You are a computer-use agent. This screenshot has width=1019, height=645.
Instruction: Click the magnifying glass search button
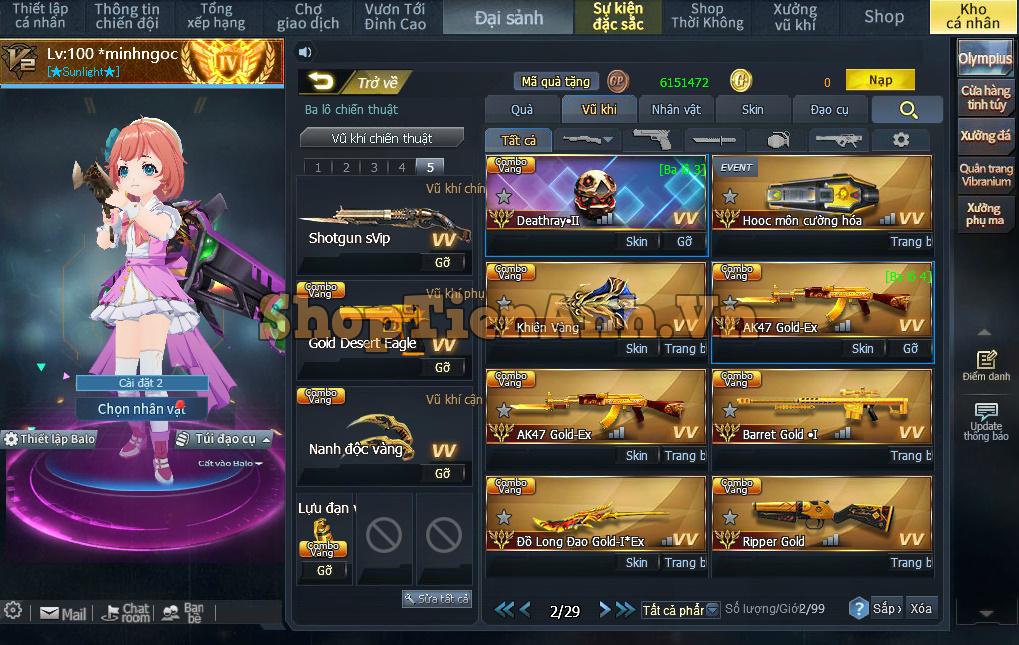point(907,110)
